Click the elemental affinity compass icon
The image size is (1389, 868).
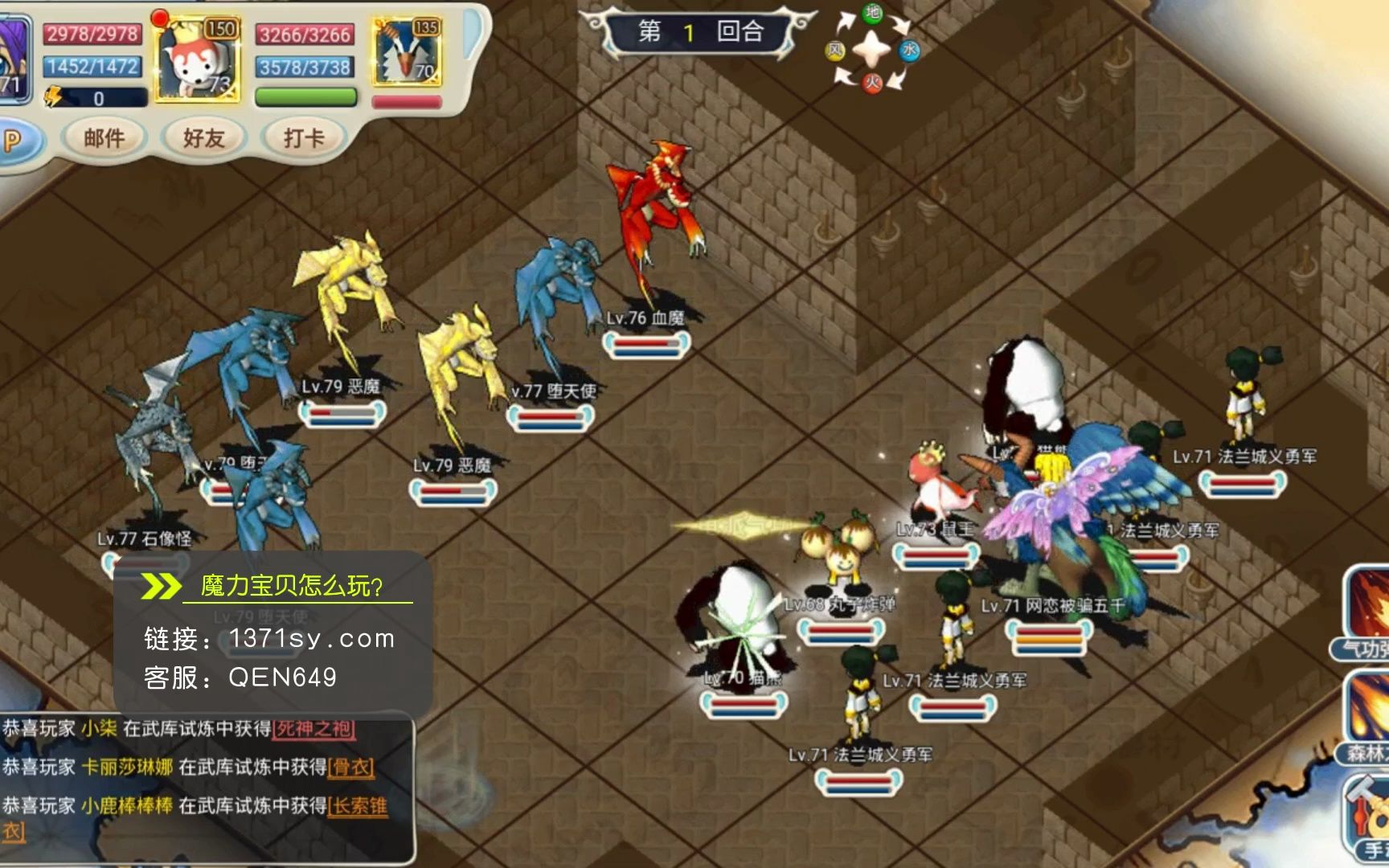[871, 50]
